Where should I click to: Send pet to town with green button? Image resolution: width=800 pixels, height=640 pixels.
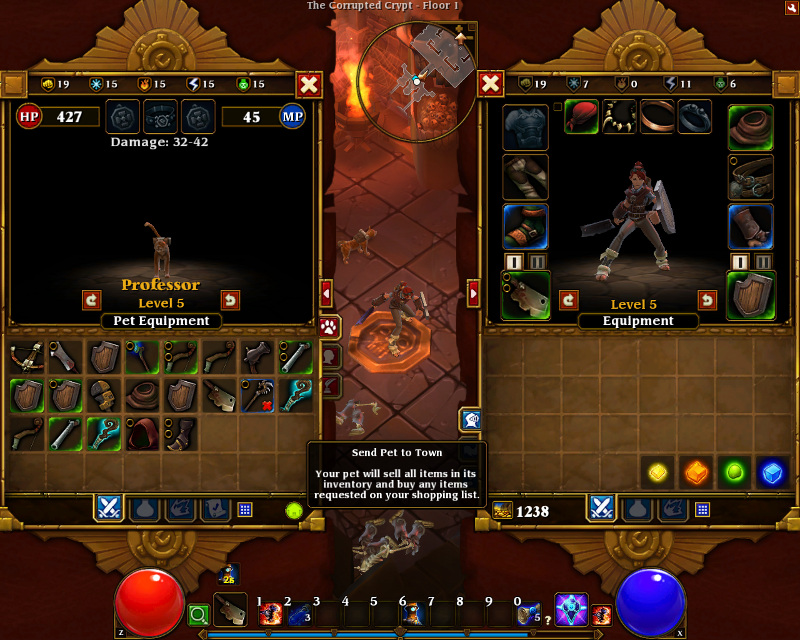[294, 510]
